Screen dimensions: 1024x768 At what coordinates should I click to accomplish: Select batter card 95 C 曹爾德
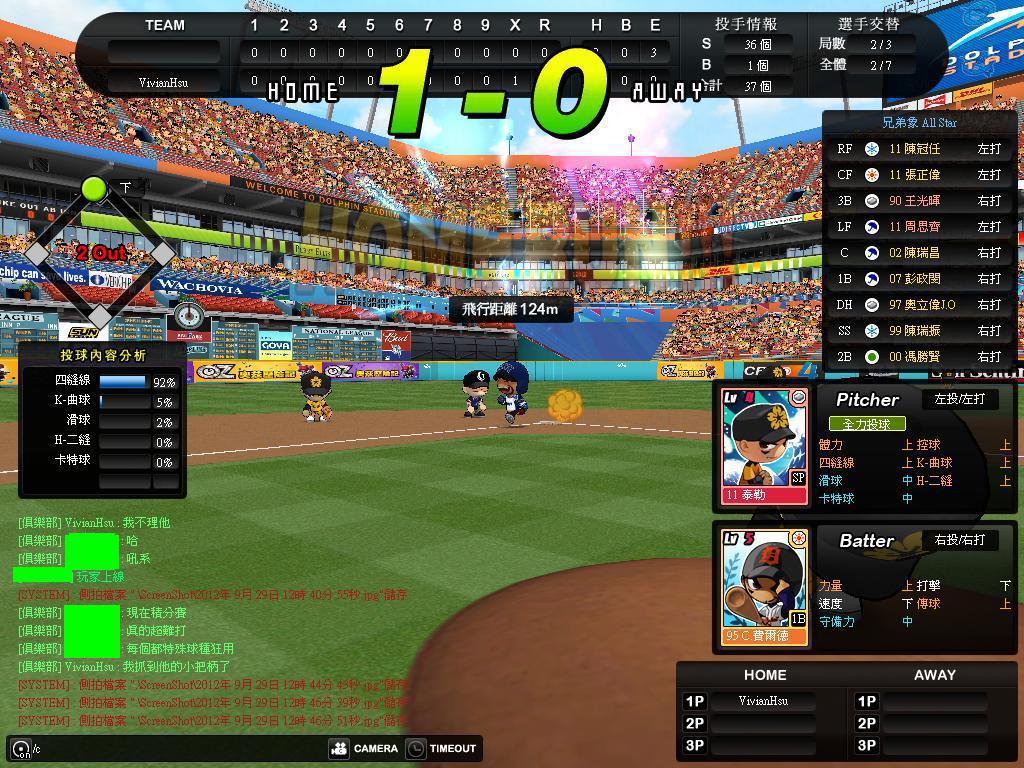coord(765,588)
